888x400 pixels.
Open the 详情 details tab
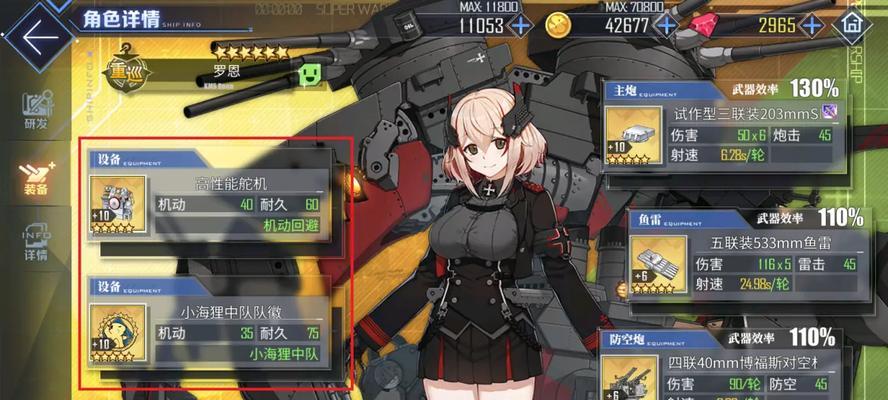pyautogui.click(x=35, y=244)
